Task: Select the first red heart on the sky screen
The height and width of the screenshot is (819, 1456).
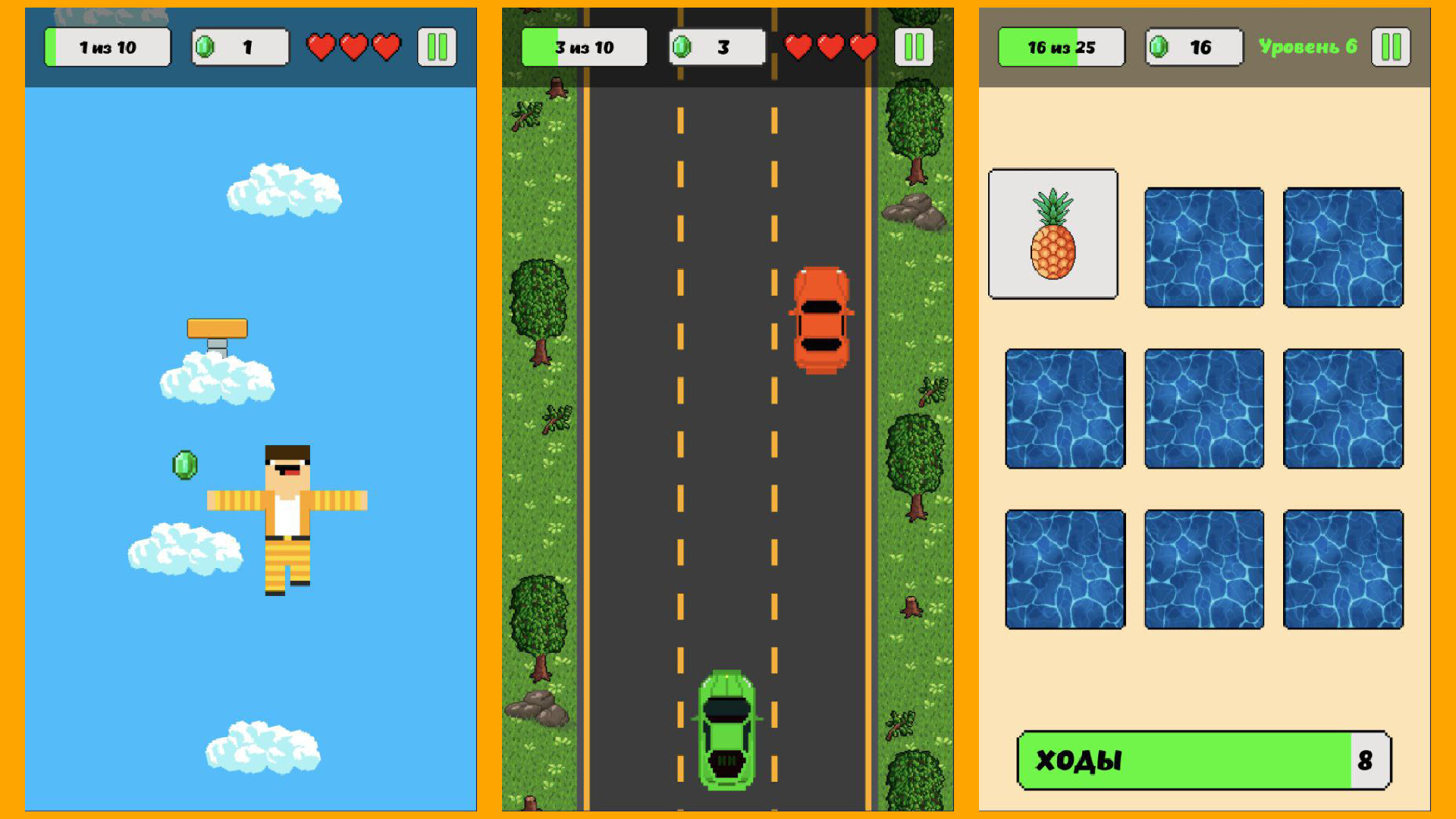Action: click(321, 45)
